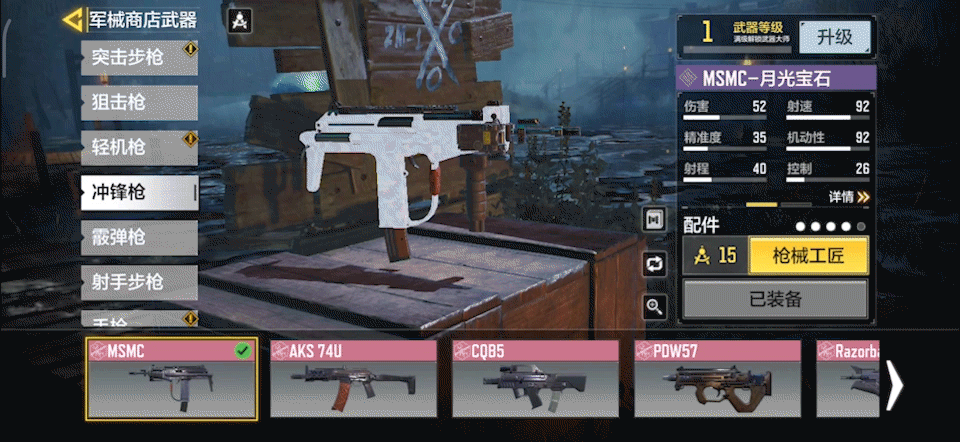Choose the 冲锋枪 category tab
Image resolution: width=960 pixels, height=442 pixels.
pyautogui.click(x=138, y=191)
